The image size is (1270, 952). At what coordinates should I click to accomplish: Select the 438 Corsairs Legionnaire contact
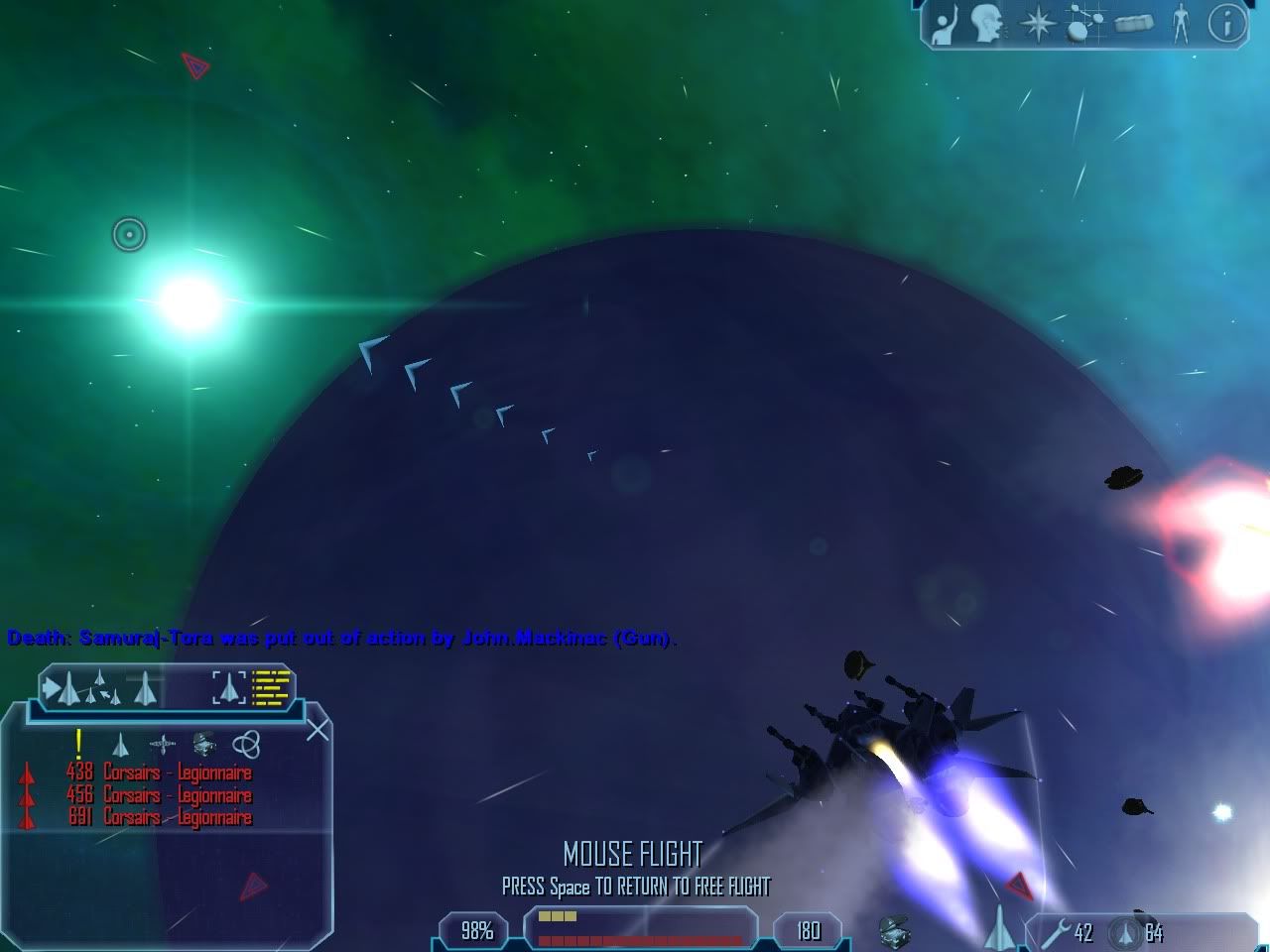point(159,773)
